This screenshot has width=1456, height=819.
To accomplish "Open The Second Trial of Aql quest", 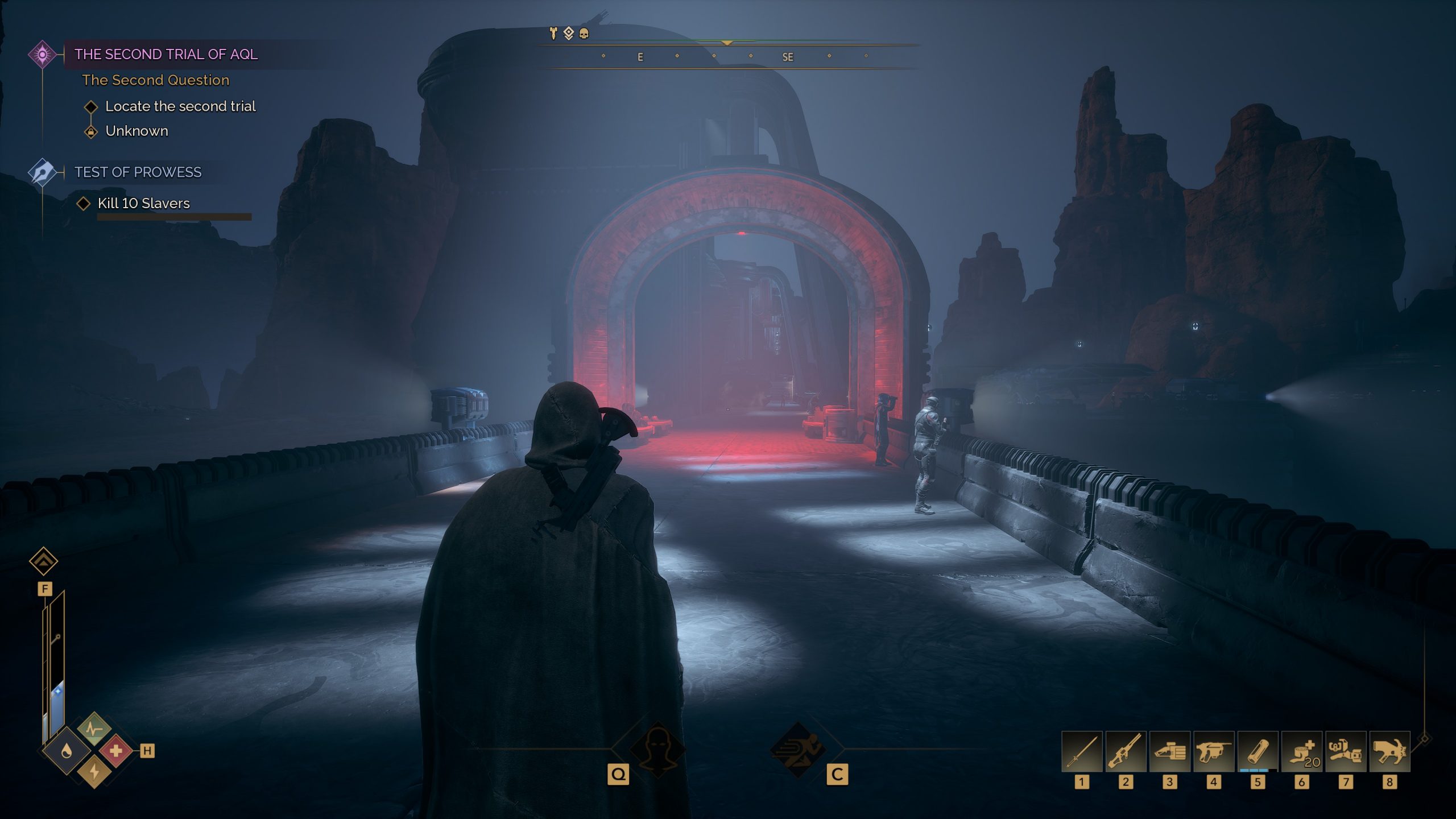I will [x=166, y=55].
